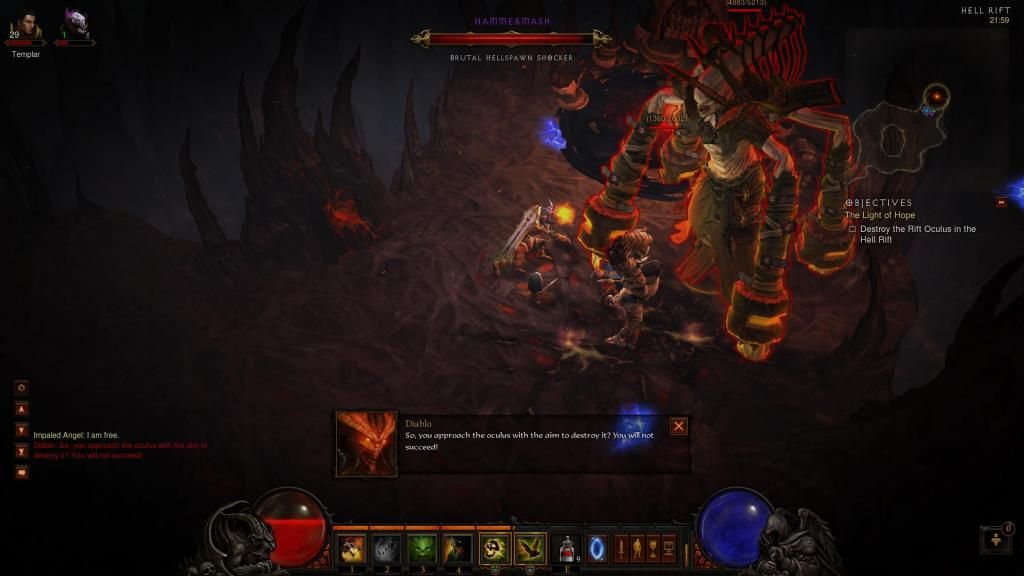Activate the skill in hotbar slot 1
Screen dimensions: 1024x576
[x=351, y=547]
